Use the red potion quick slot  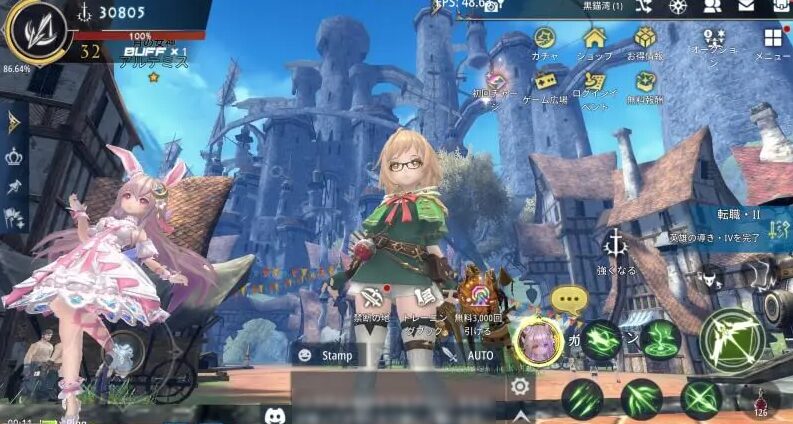coord(760,401)
